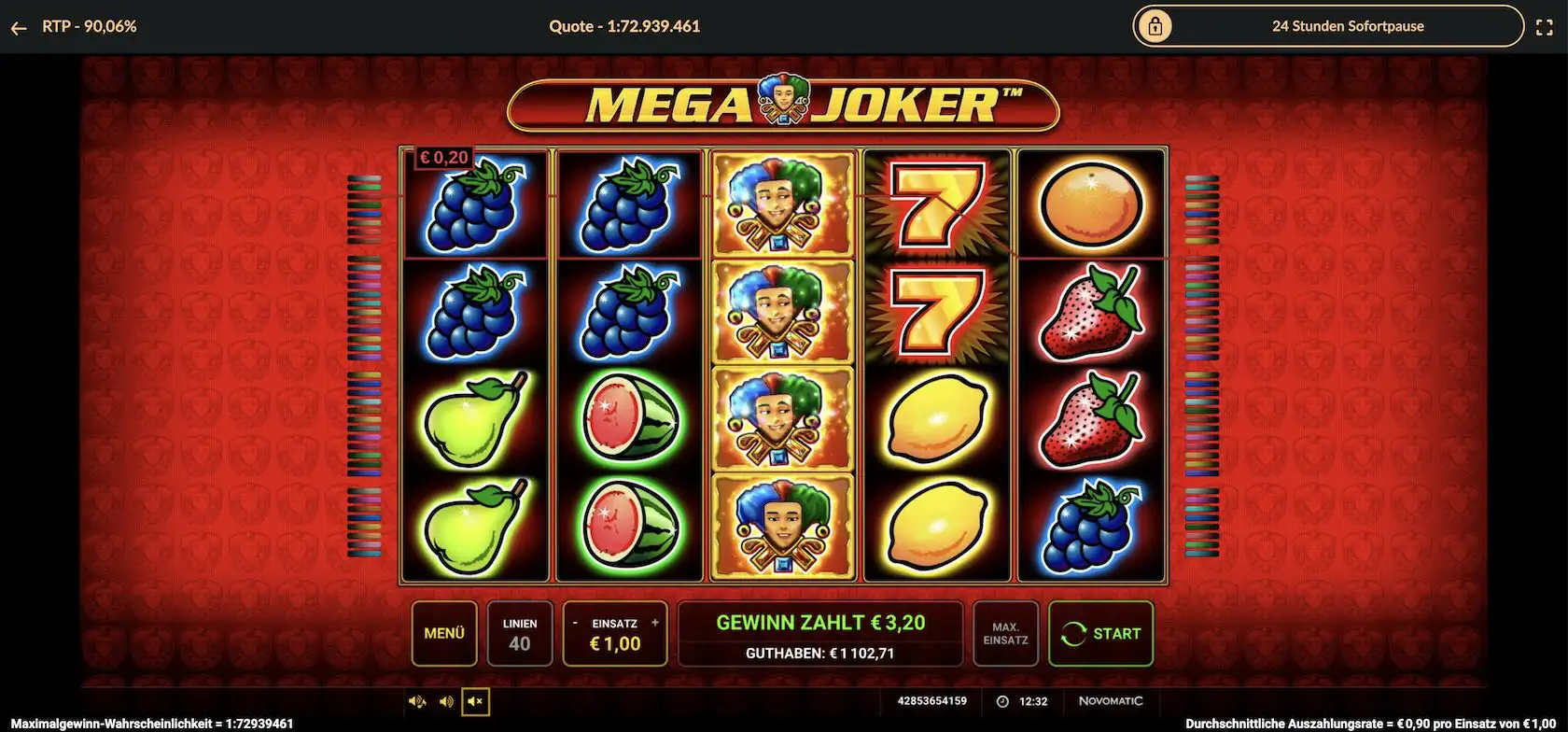Click the fullscreen icon in the top corner
The image size is (1568, 732).
click(x=1546, y=26)
